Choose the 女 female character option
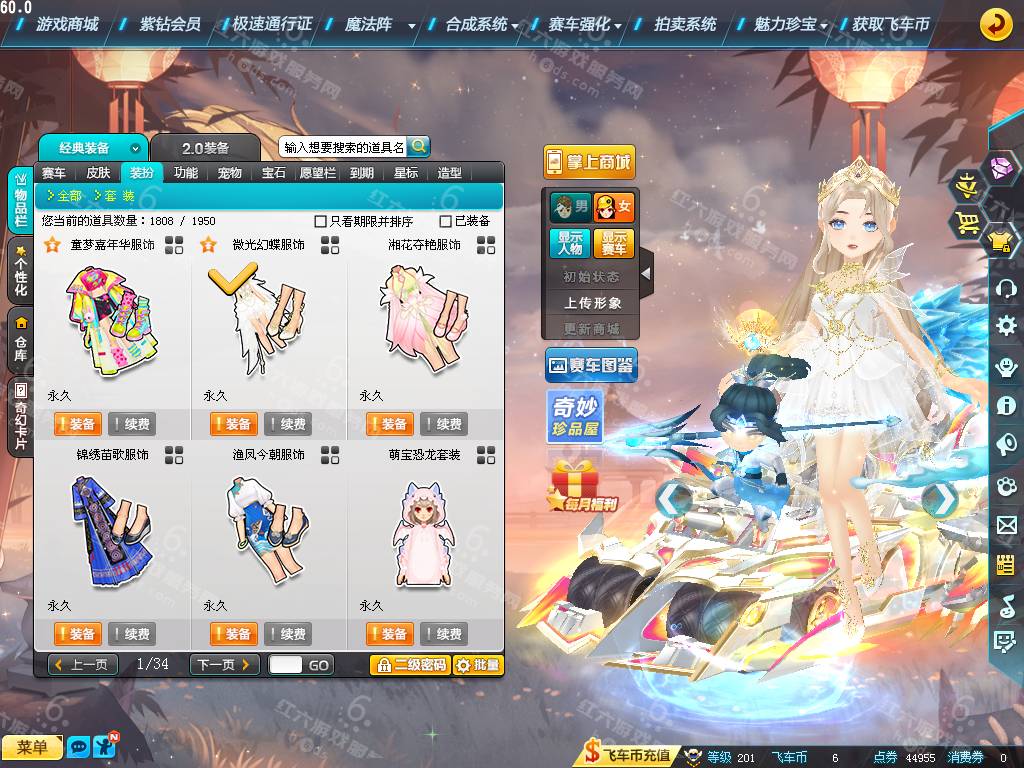 coord(613,208)
